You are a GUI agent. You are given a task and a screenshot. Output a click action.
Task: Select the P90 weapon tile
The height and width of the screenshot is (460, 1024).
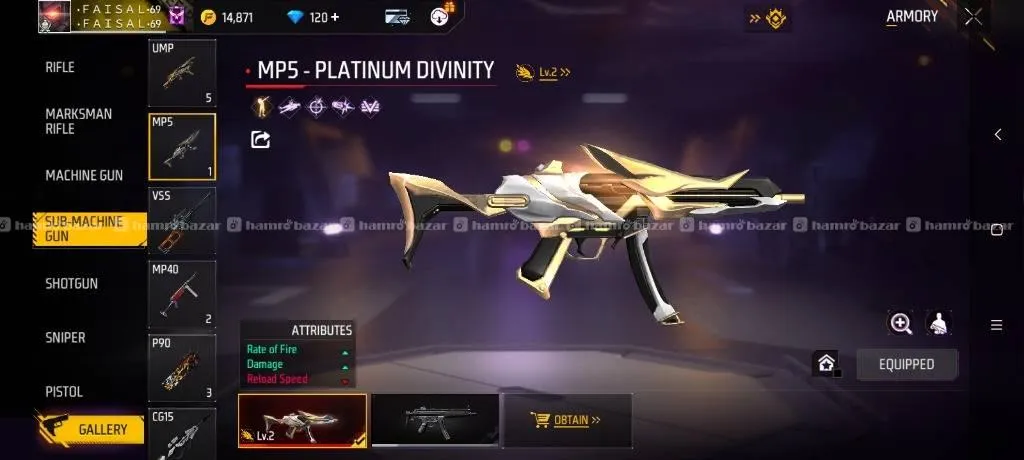click(182, 367)
